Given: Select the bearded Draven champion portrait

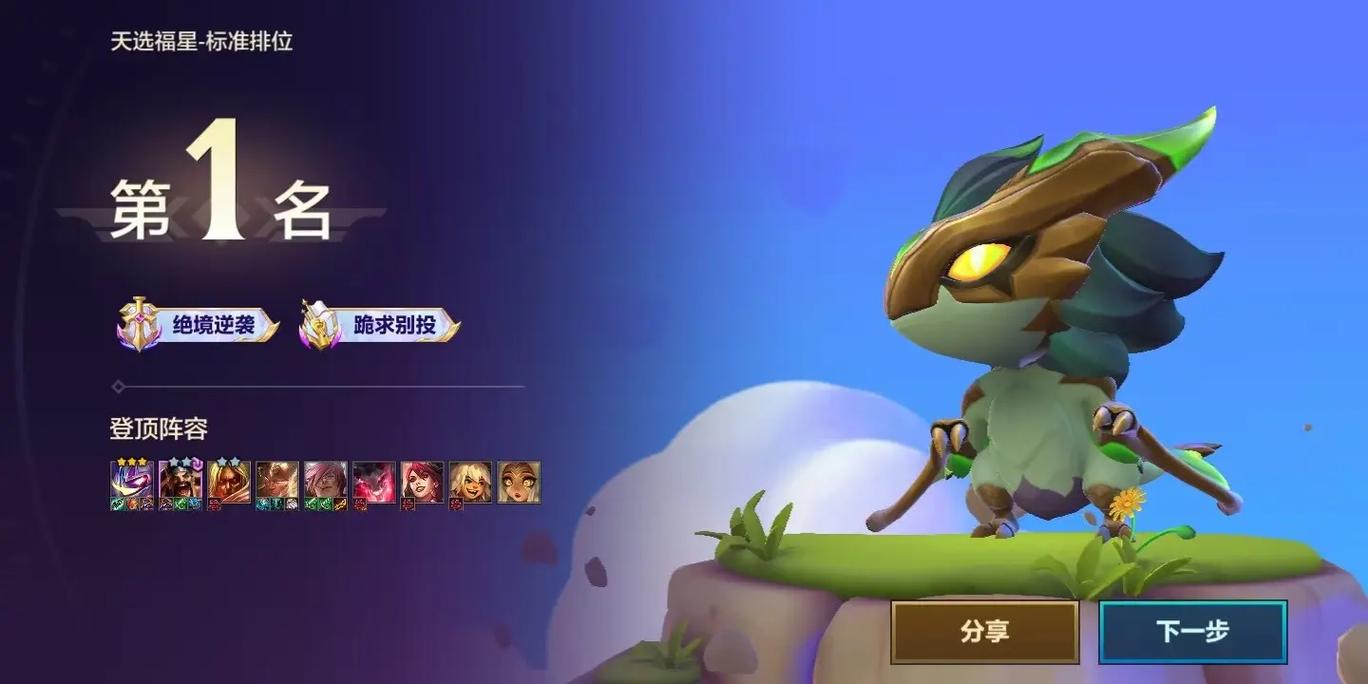Looking at the screenshot, I should click(x=180, y=482).
